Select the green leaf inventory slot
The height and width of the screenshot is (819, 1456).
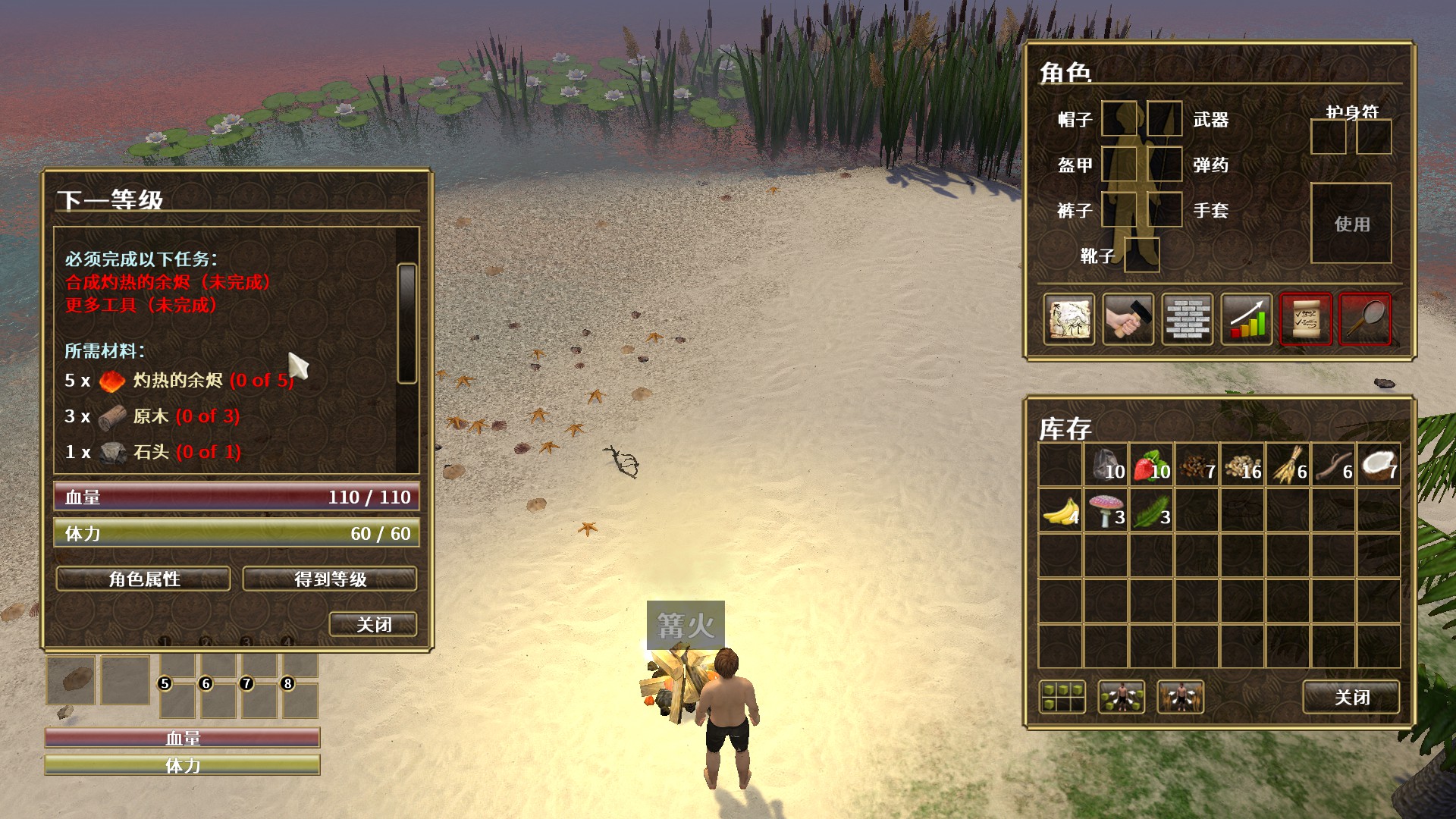tap(1151, 510)
